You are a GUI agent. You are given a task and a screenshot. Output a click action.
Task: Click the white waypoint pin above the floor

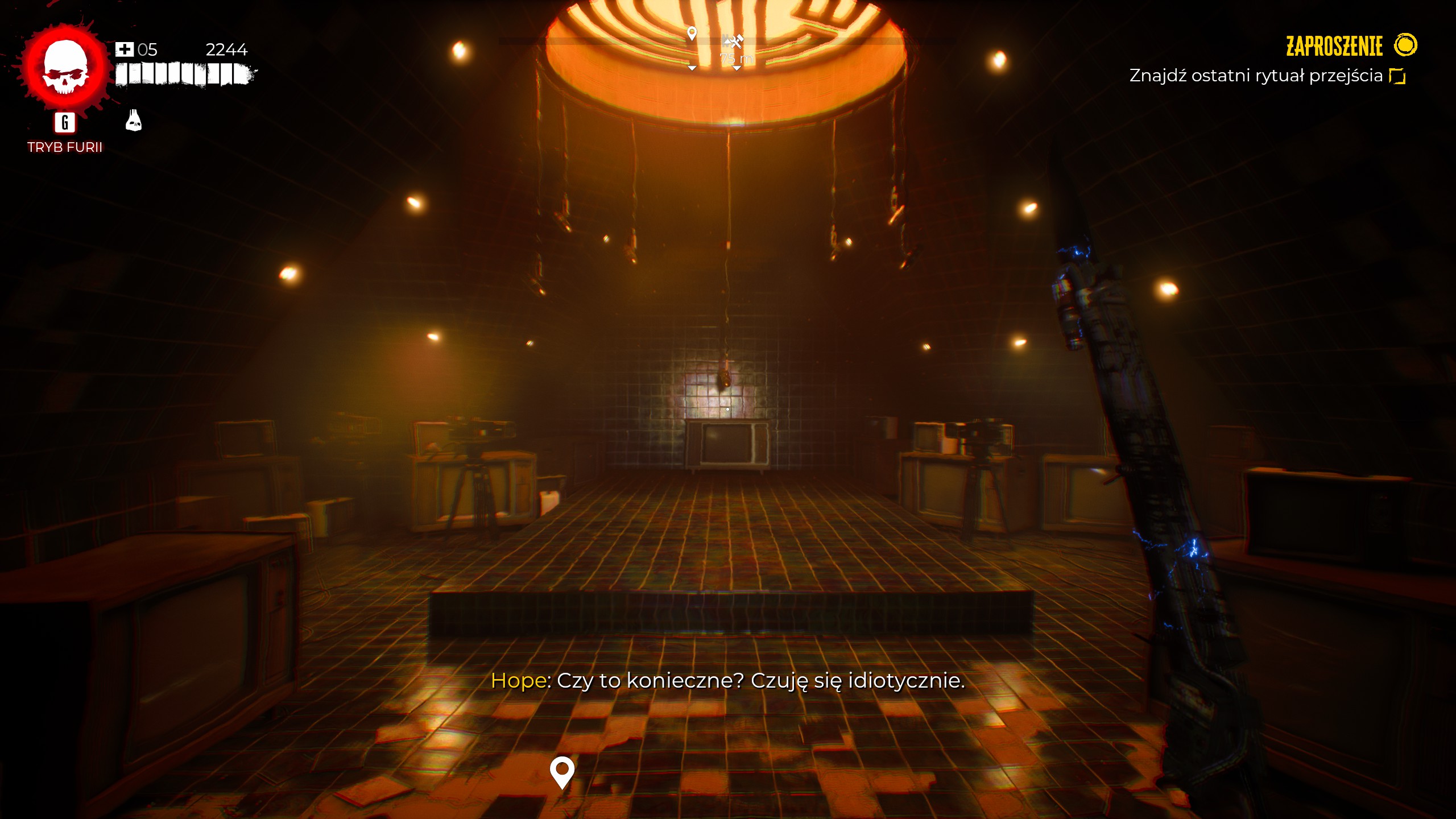[x=562, y=772]
